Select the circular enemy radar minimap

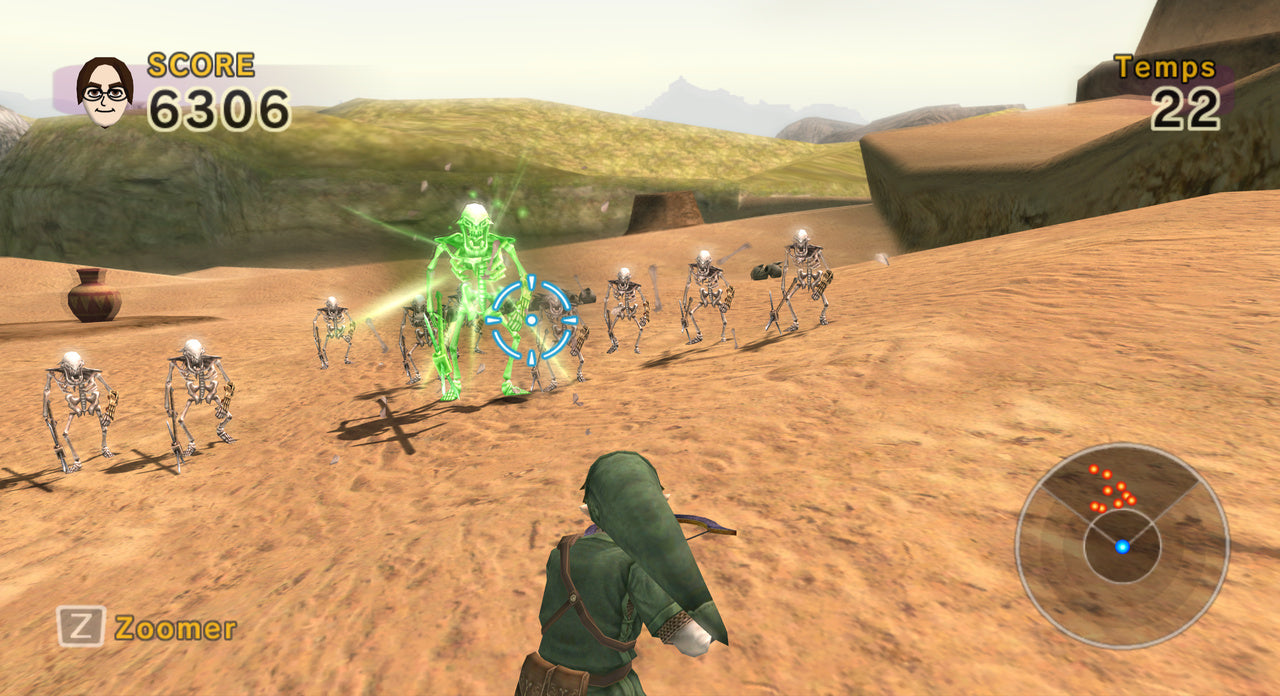tap(1122, 546)
